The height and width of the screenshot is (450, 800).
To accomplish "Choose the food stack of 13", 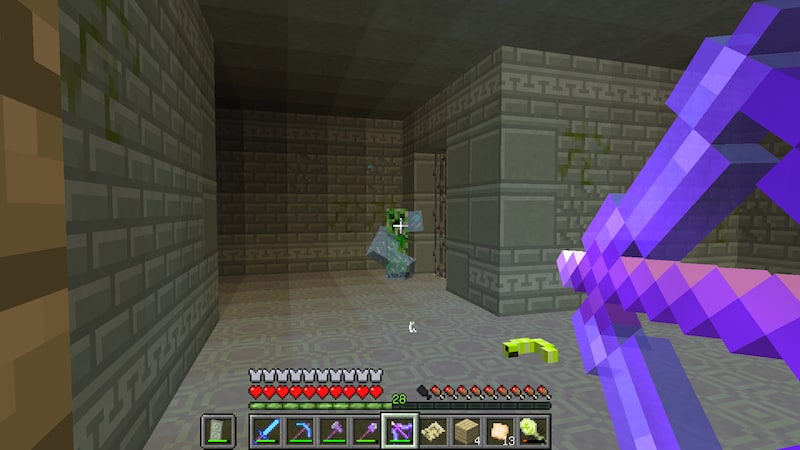I will point(499,430).
